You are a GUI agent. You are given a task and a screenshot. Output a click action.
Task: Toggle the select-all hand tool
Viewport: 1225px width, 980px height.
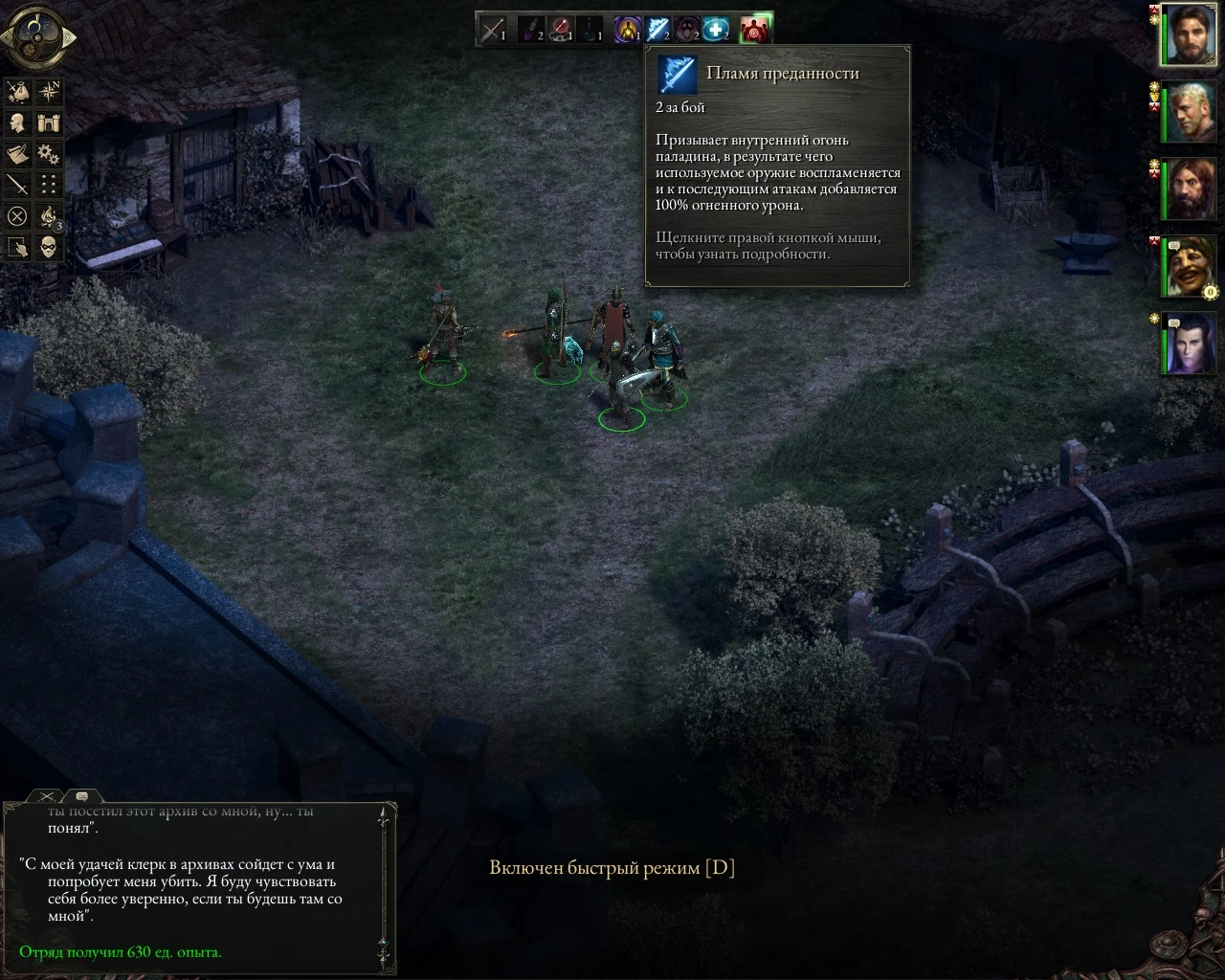pos(17,246)
